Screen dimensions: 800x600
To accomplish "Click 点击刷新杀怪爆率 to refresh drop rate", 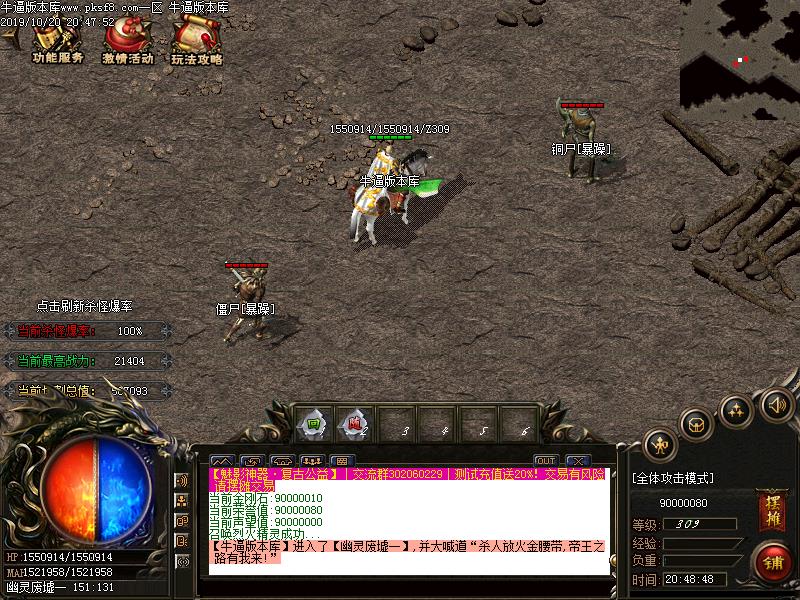I will (x=84, y=306).
